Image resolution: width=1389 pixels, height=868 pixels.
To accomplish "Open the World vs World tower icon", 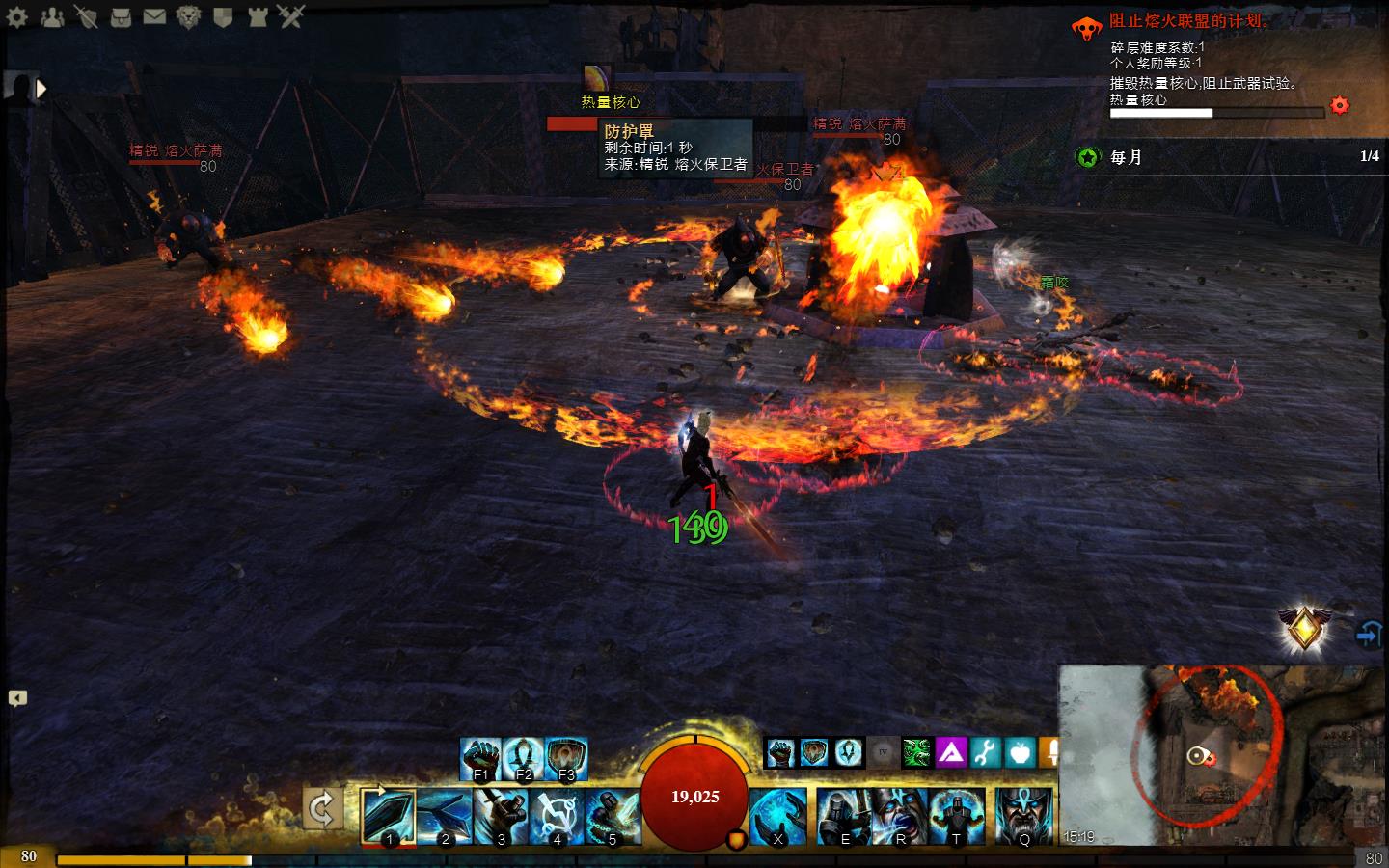I will pos(257,15).
